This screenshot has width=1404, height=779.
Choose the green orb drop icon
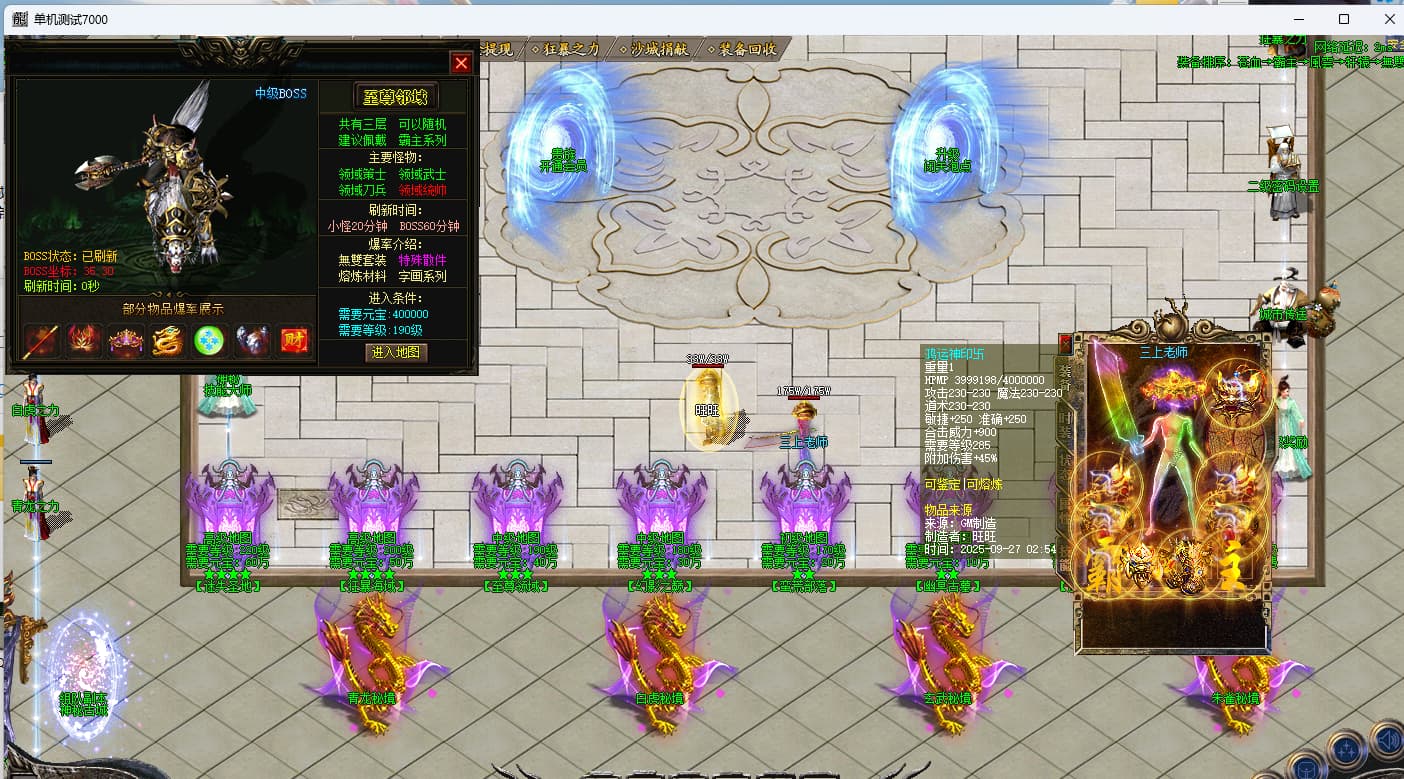(x=210, y=341)
